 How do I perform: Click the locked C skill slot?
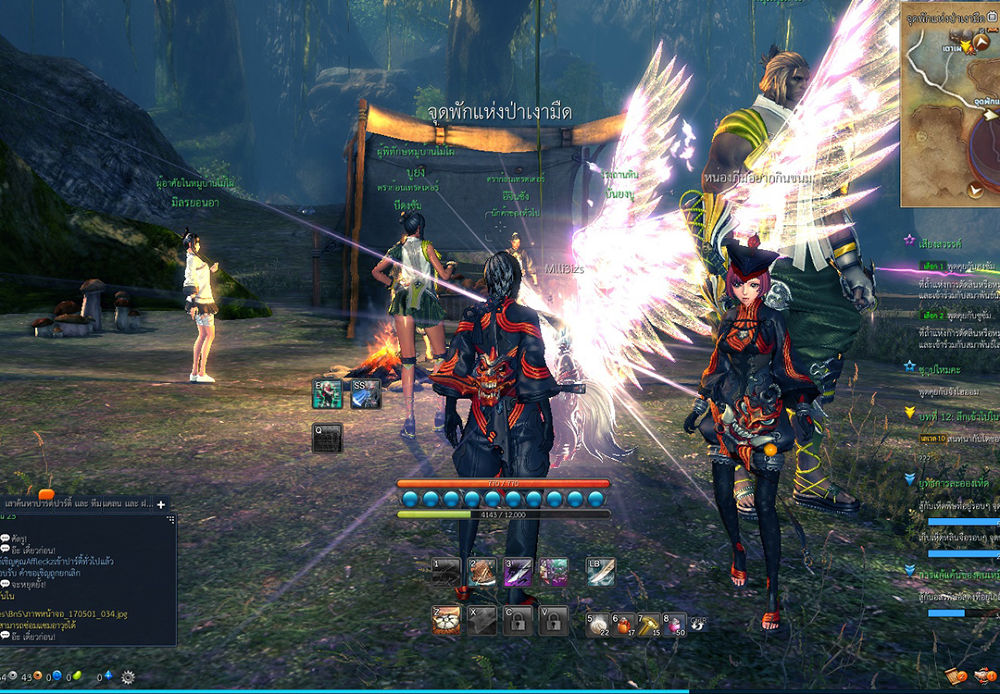[x=518, y=620]
